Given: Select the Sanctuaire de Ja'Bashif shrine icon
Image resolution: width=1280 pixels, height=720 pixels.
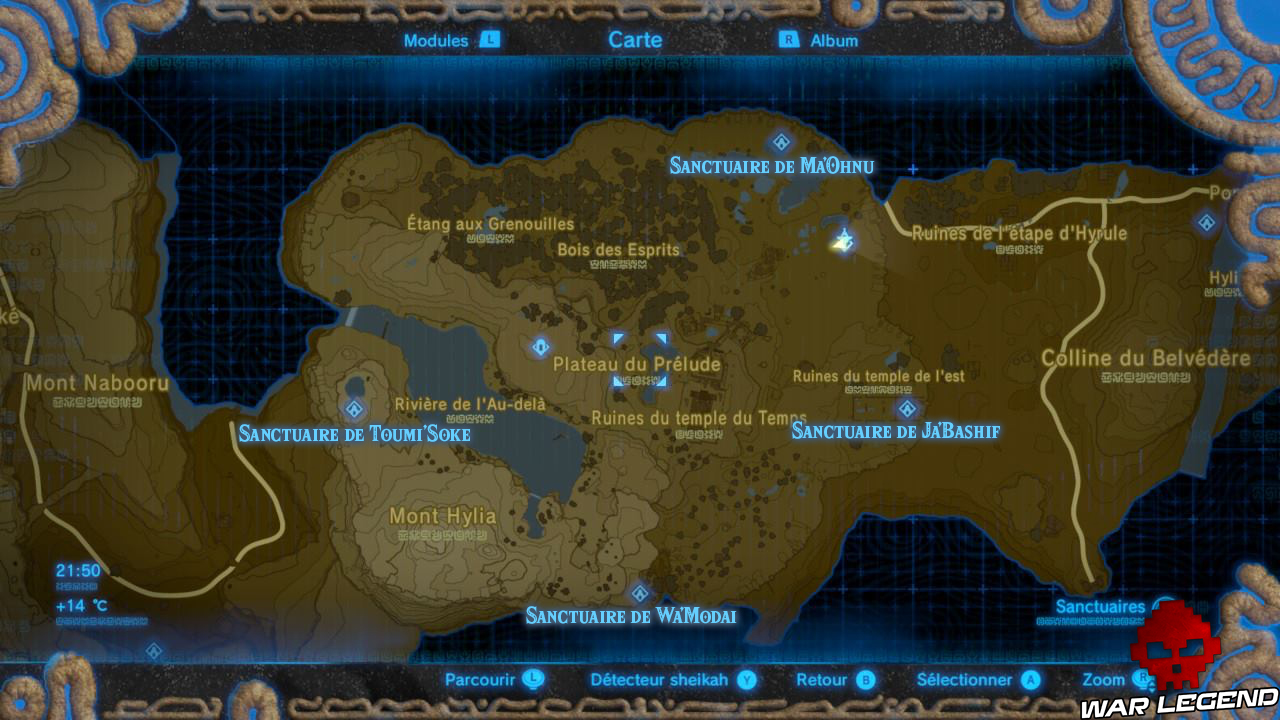Looking at the screenshot, I should [907, 408].
